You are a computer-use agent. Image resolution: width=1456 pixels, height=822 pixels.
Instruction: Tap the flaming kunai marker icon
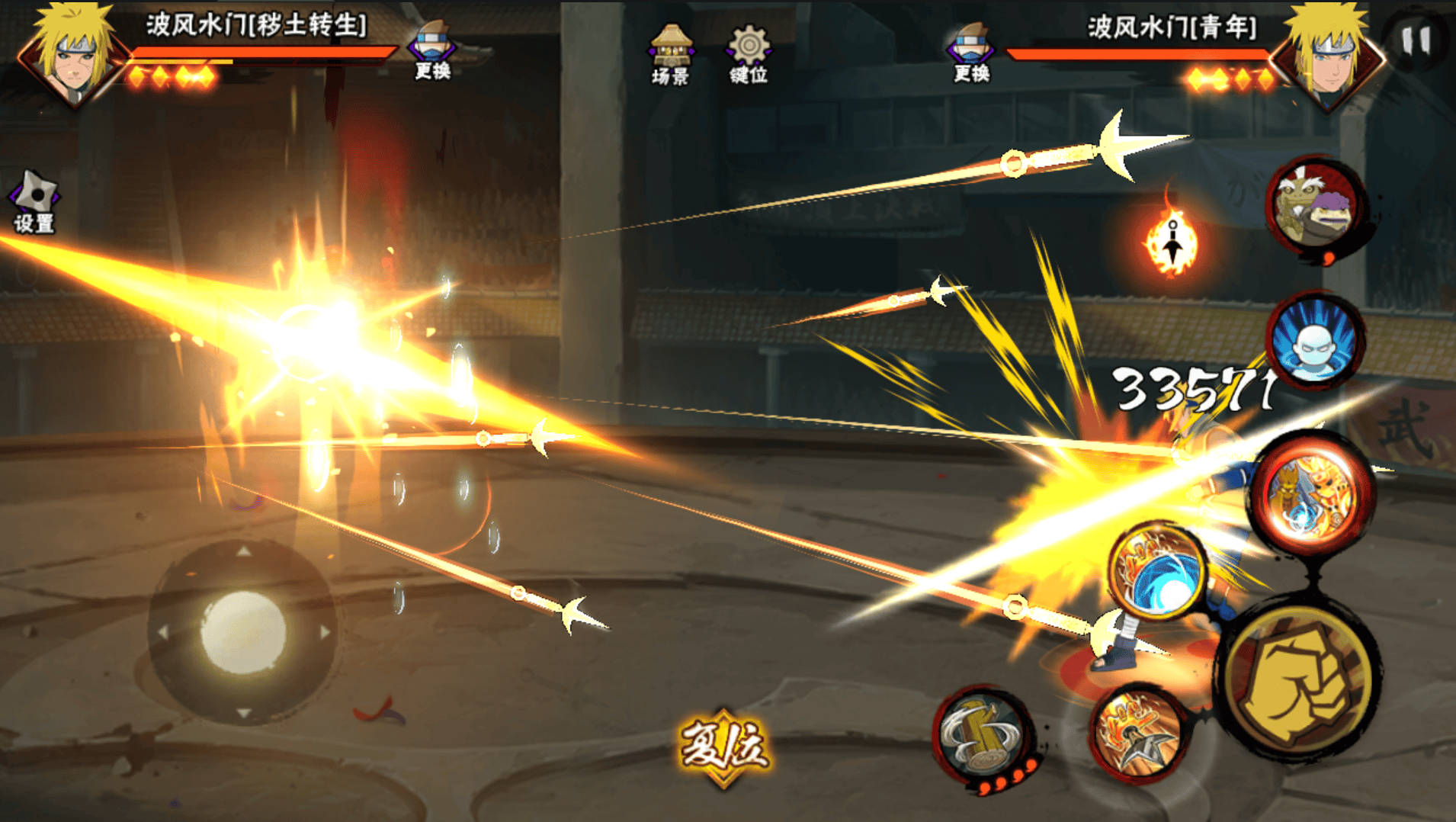click(1172, 244)
